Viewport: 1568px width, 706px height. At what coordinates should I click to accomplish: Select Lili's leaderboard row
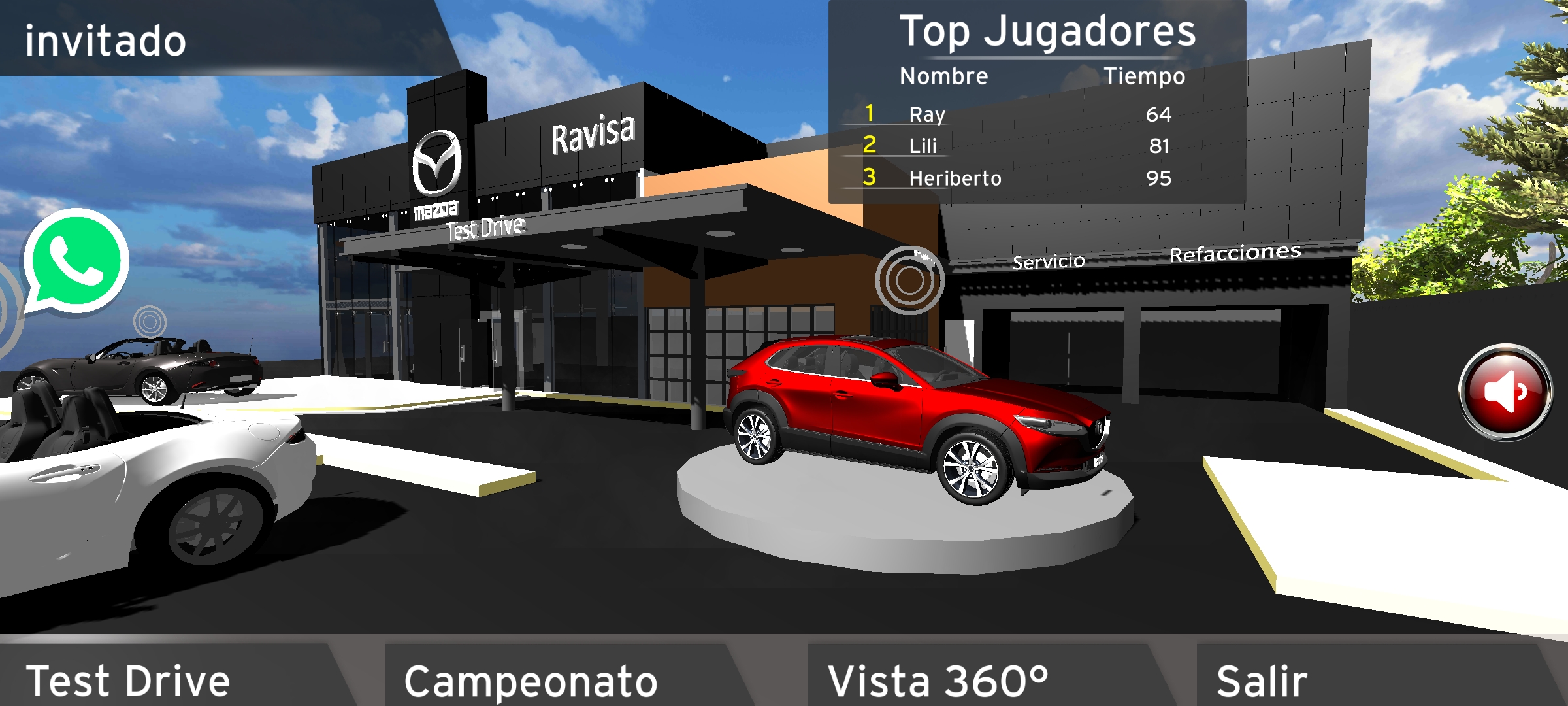(1019, 146)
